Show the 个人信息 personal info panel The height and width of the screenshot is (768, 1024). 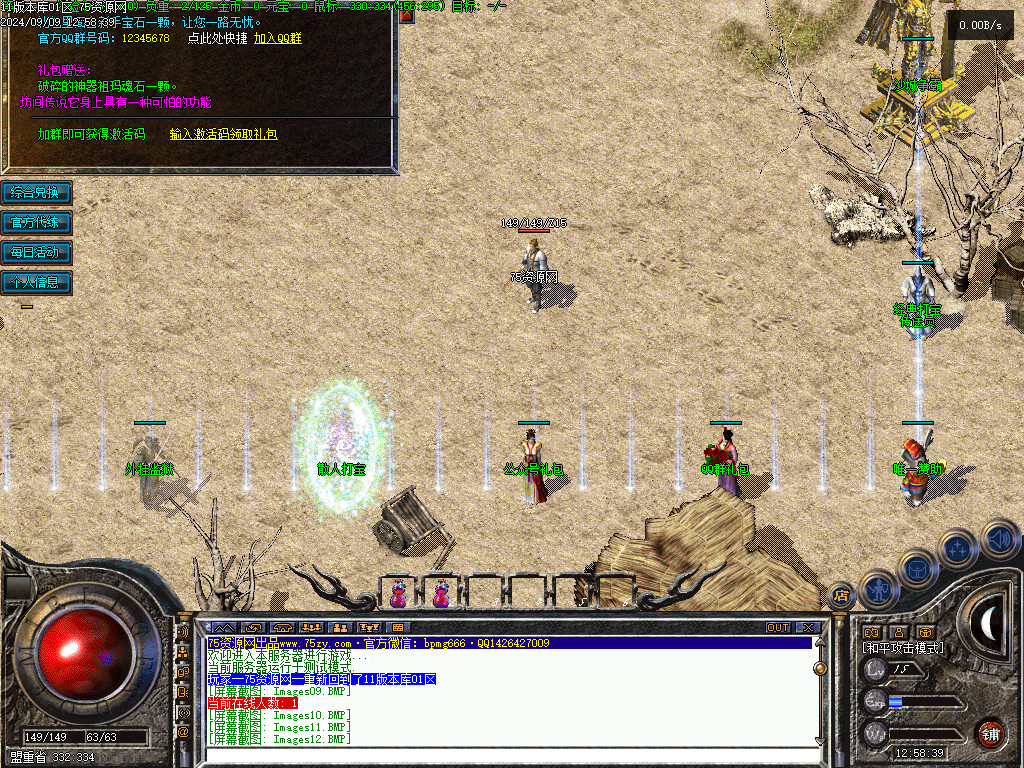click(x=37, y=282)
